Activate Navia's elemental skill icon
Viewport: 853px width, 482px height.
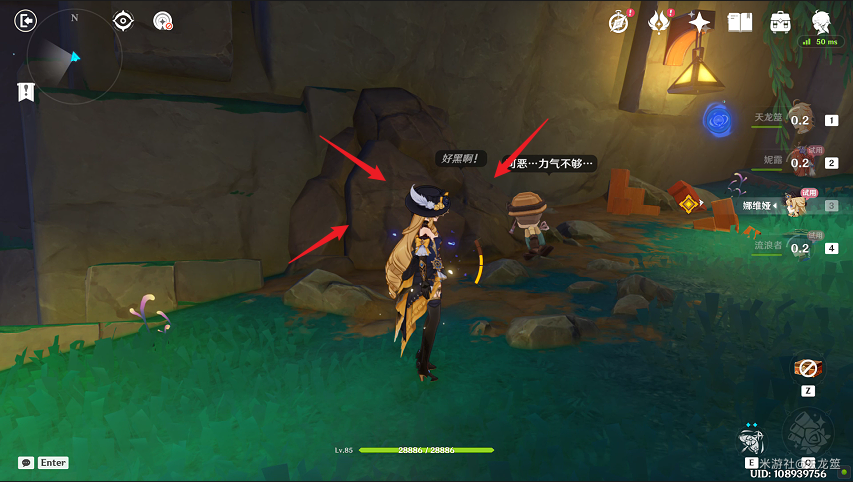click(x=751, y=438)
